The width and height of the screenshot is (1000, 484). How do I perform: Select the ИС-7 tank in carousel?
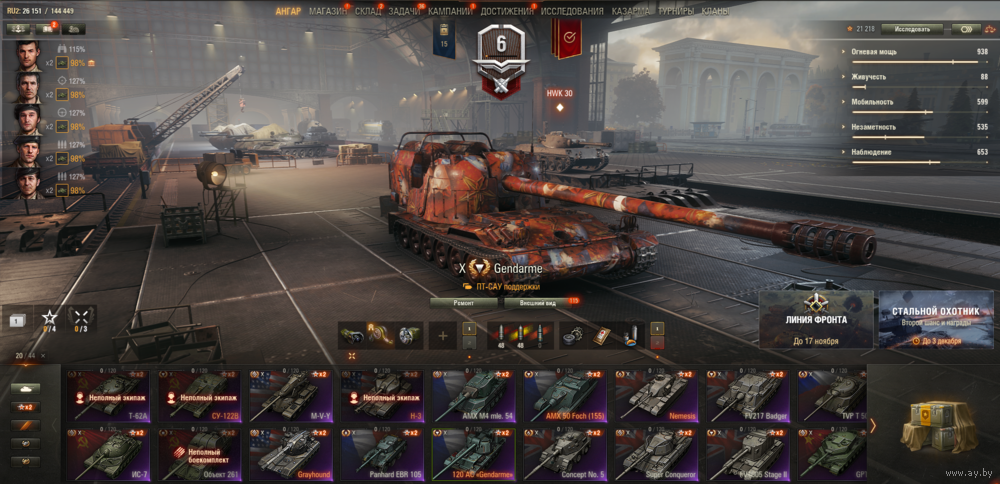[107, 452]
